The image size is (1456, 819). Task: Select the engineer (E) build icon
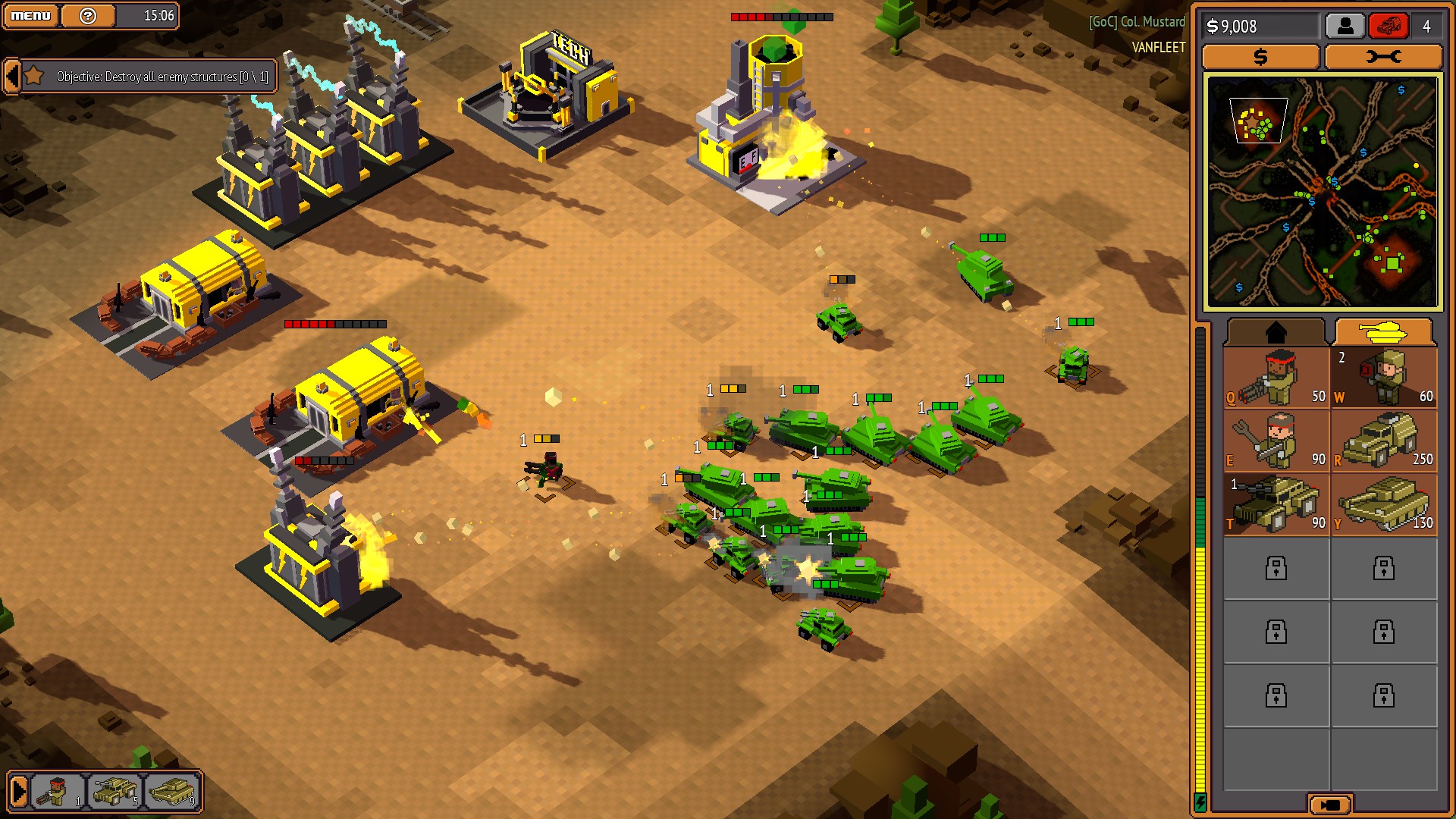point(1275,441)
